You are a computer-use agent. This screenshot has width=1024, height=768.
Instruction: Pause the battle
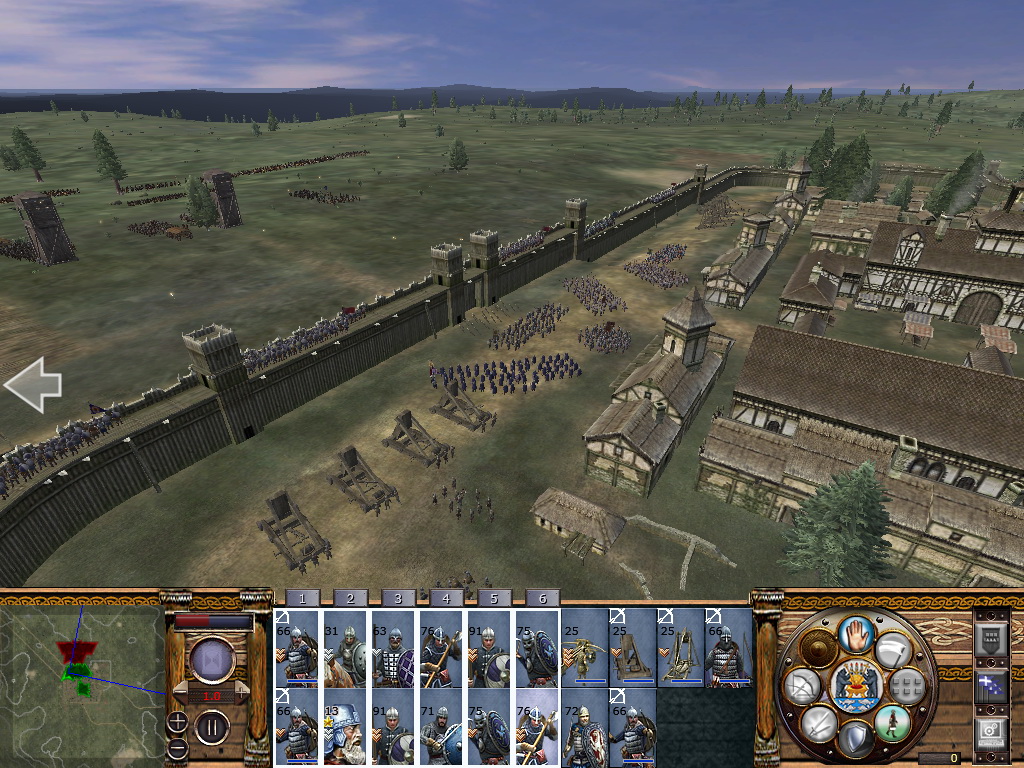click(212, 727)
